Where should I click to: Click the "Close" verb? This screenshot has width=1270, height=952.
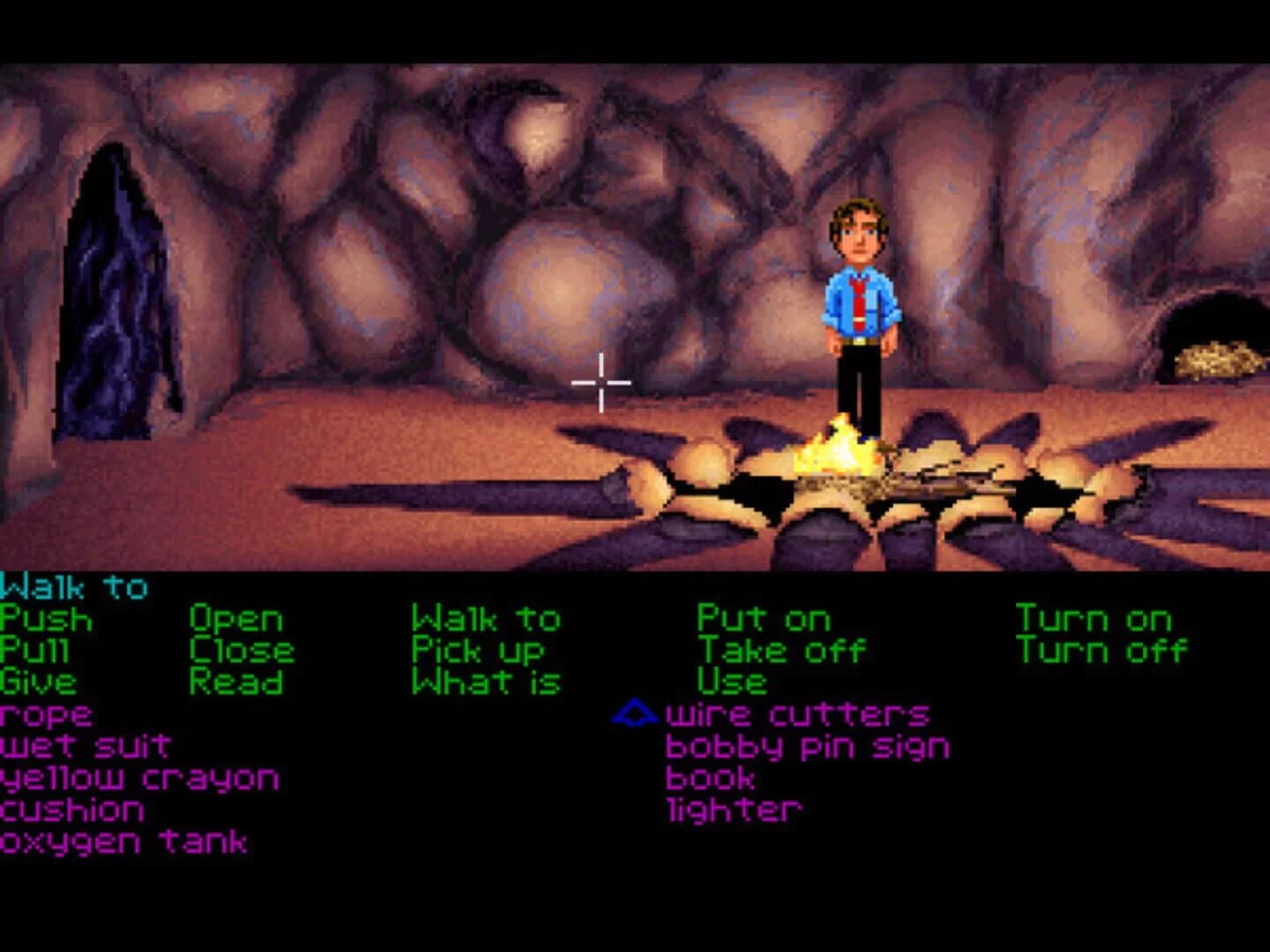pos(241,650)
